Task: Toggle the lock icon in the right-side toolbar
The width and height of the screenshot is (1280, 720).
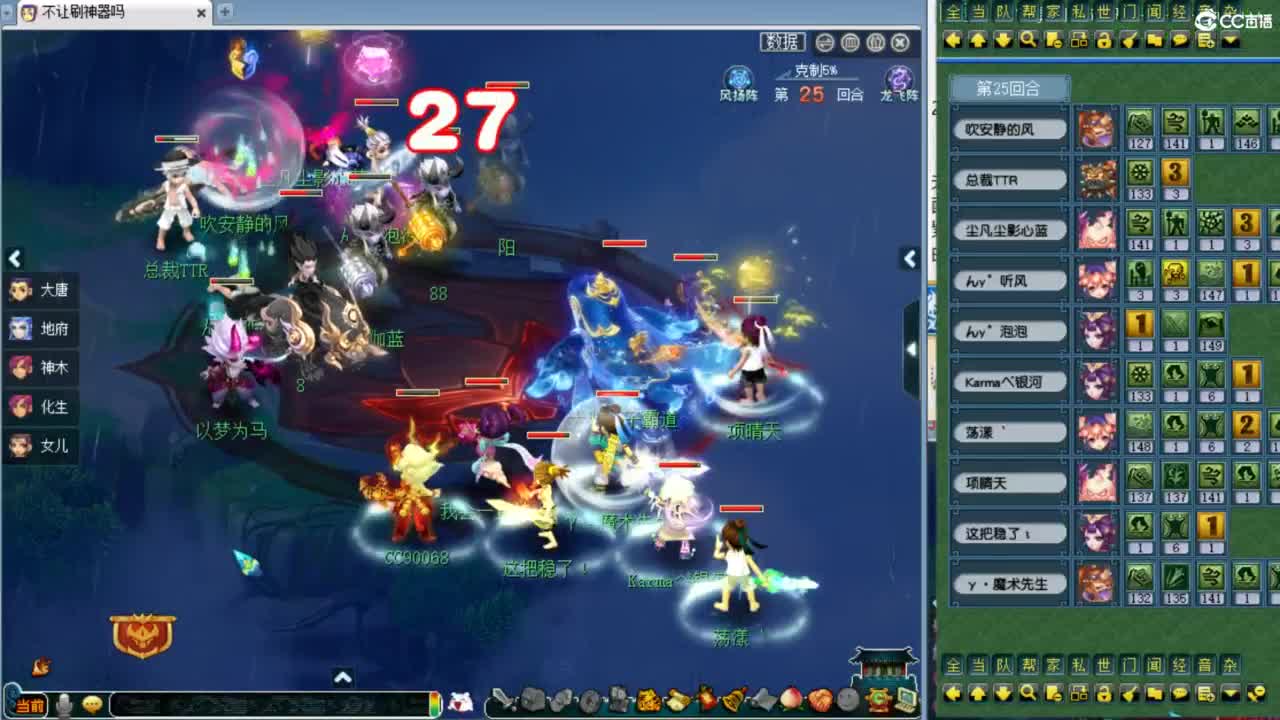Action: (x=1104, y=41)
